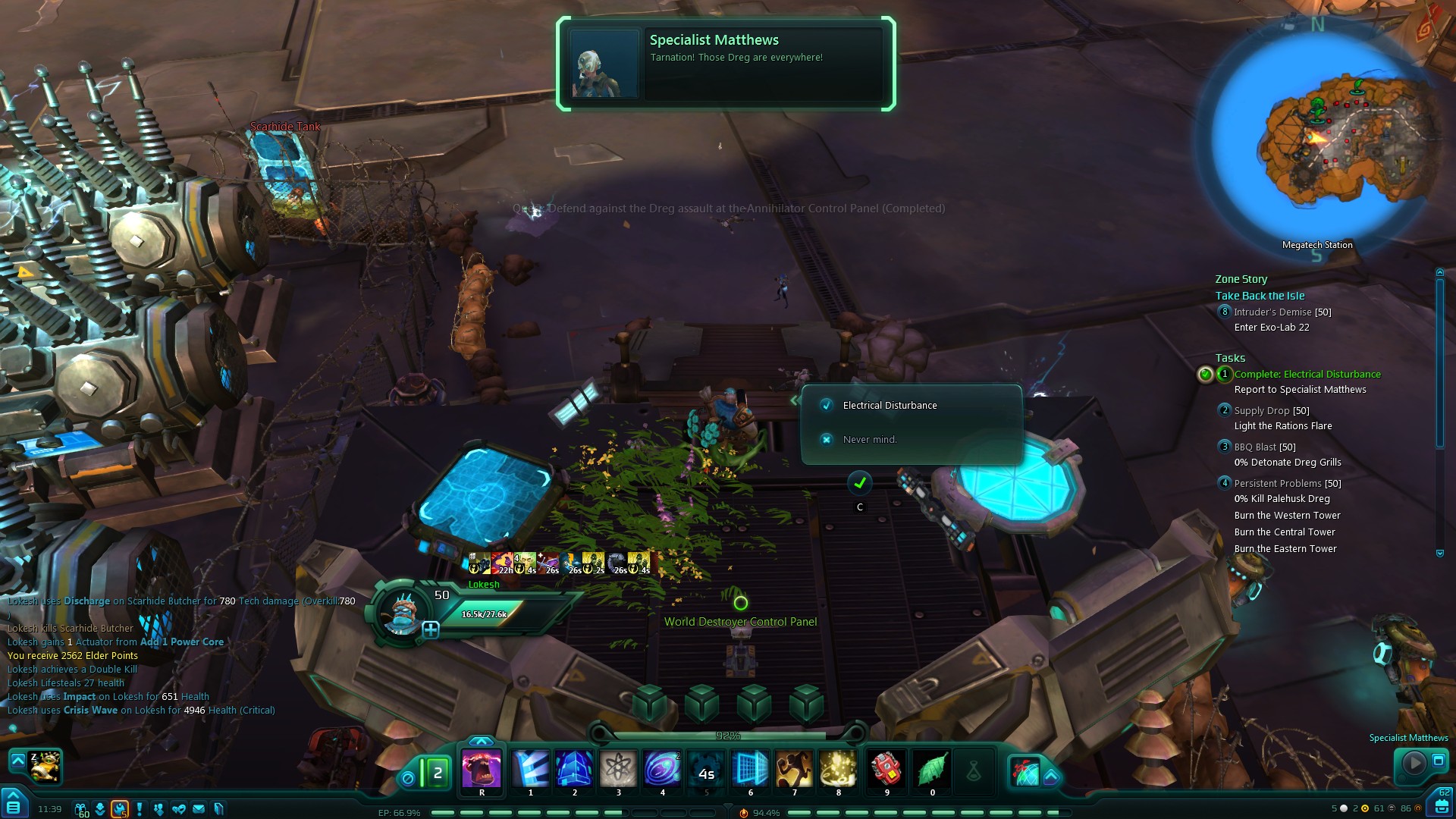
Task: Open the circular minimap
Action: 1318,136
